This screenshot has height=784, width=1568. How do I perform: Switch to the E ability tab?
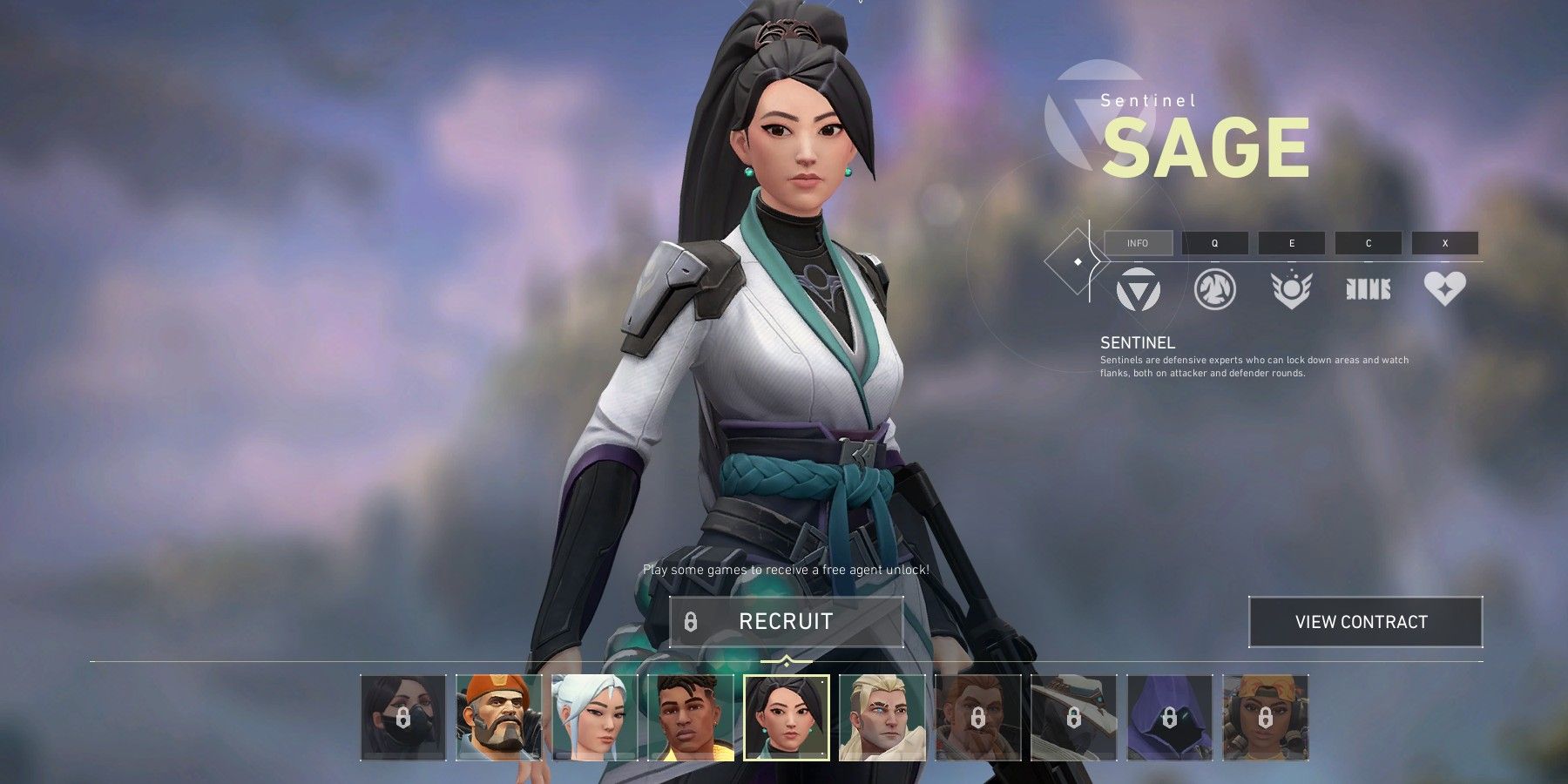click(1291, 243)
